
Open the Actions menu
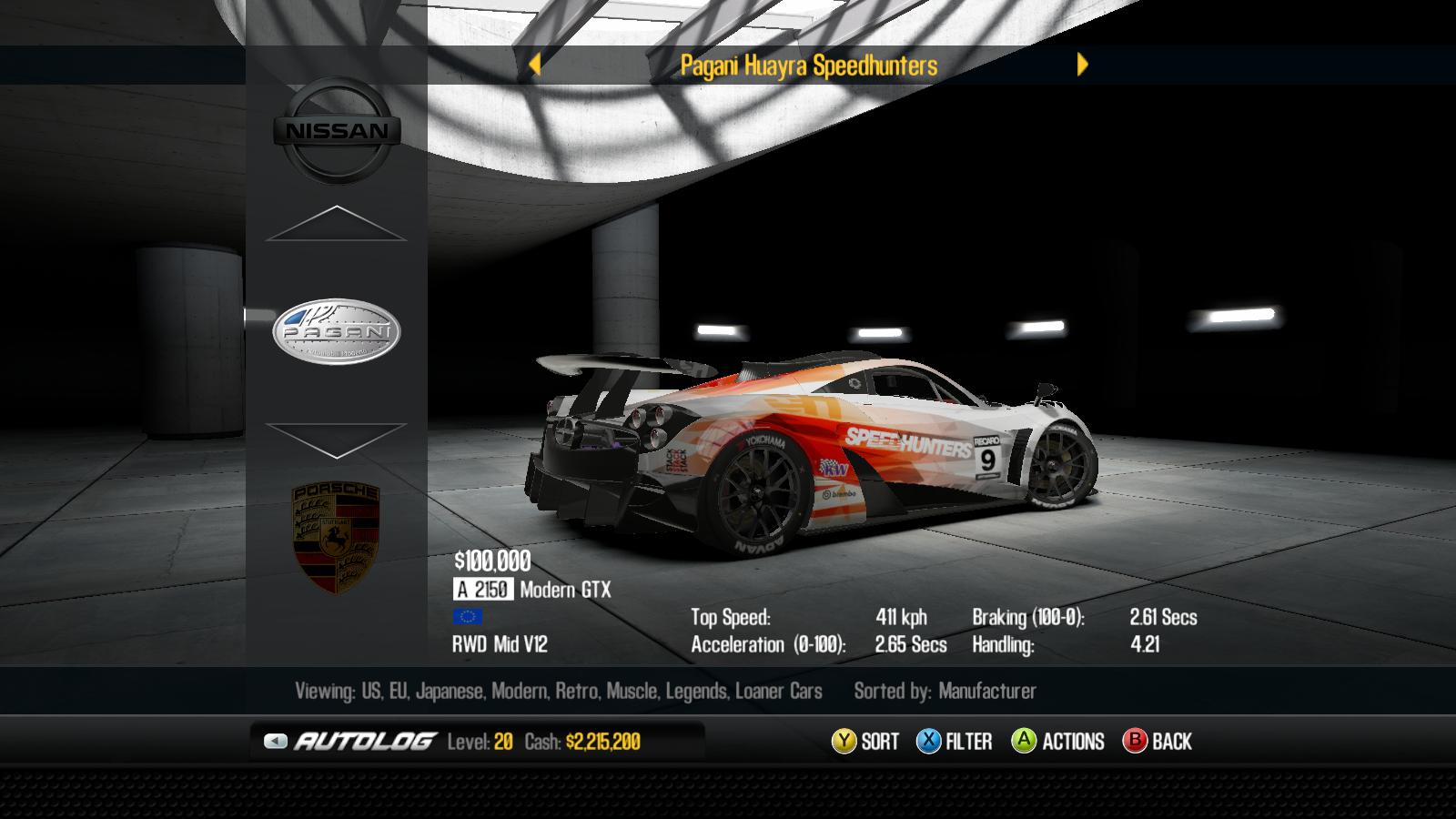(1057, 742)
